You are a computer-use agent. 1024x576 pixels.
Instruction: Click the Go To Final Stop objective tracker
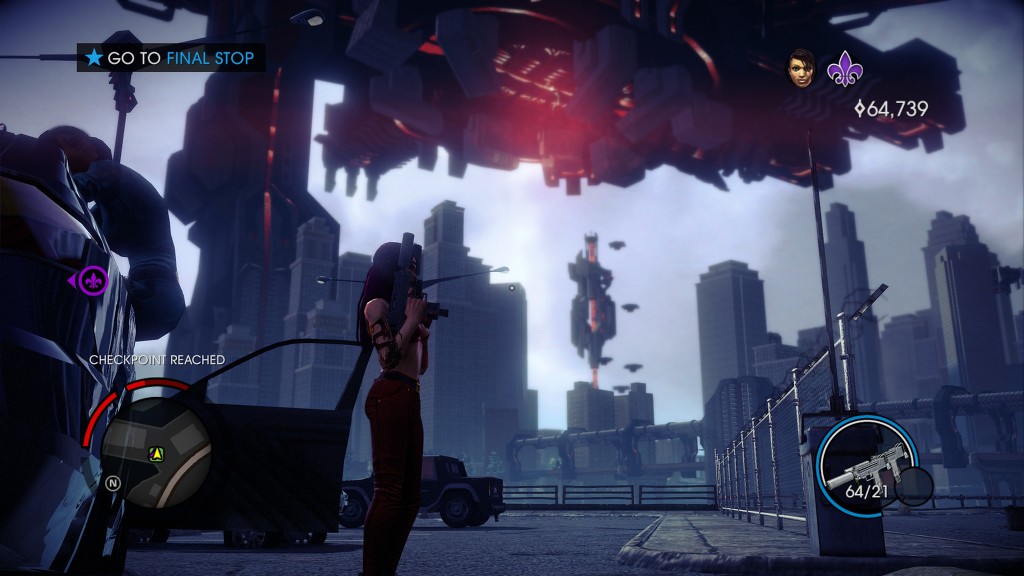tap(171, 58)
